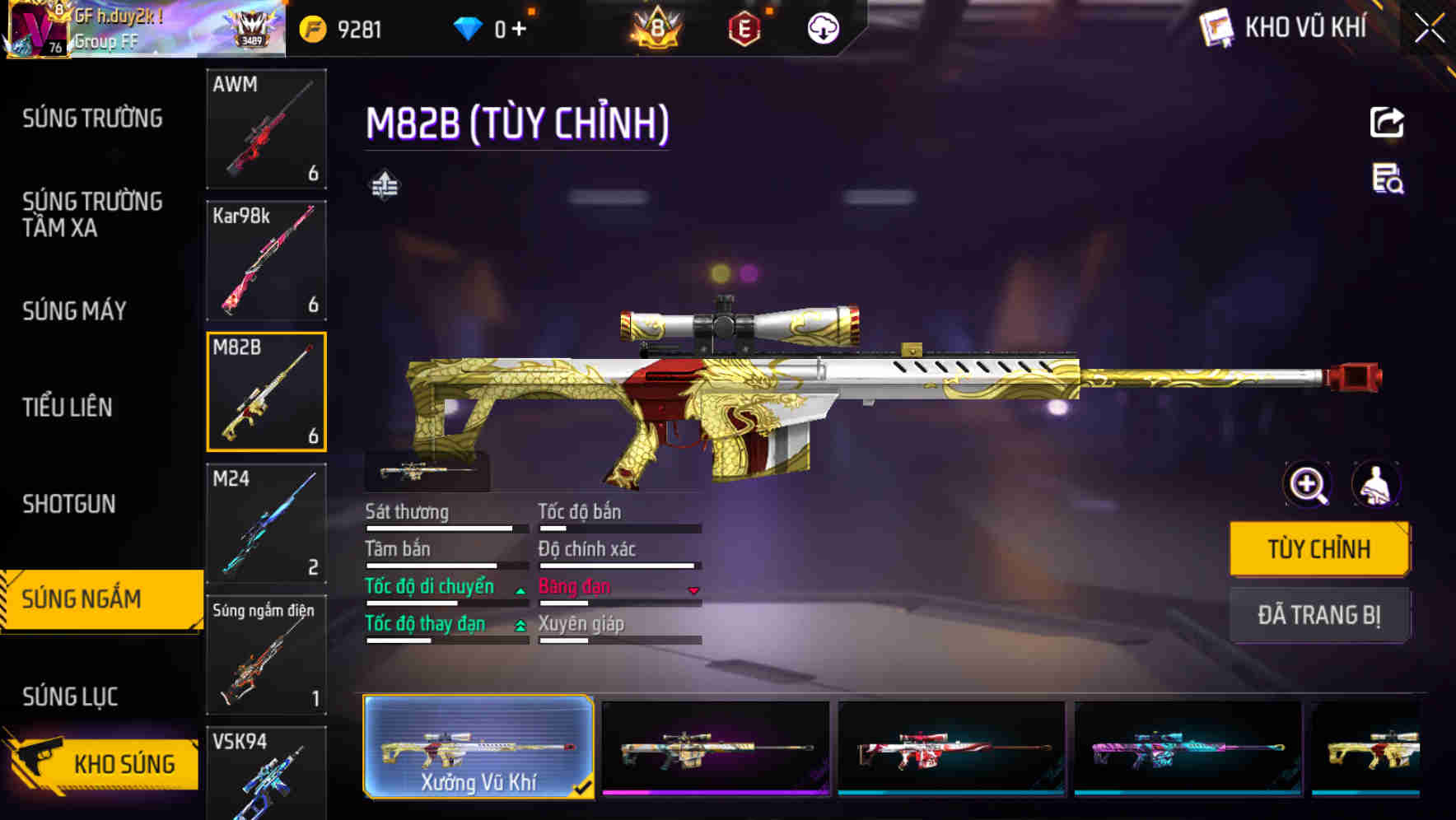The width and height of the screenshot is (1456, 820).
Task: Click the ĐÃ TRANG BỊ button
Action: click(x=1319, y=615)
